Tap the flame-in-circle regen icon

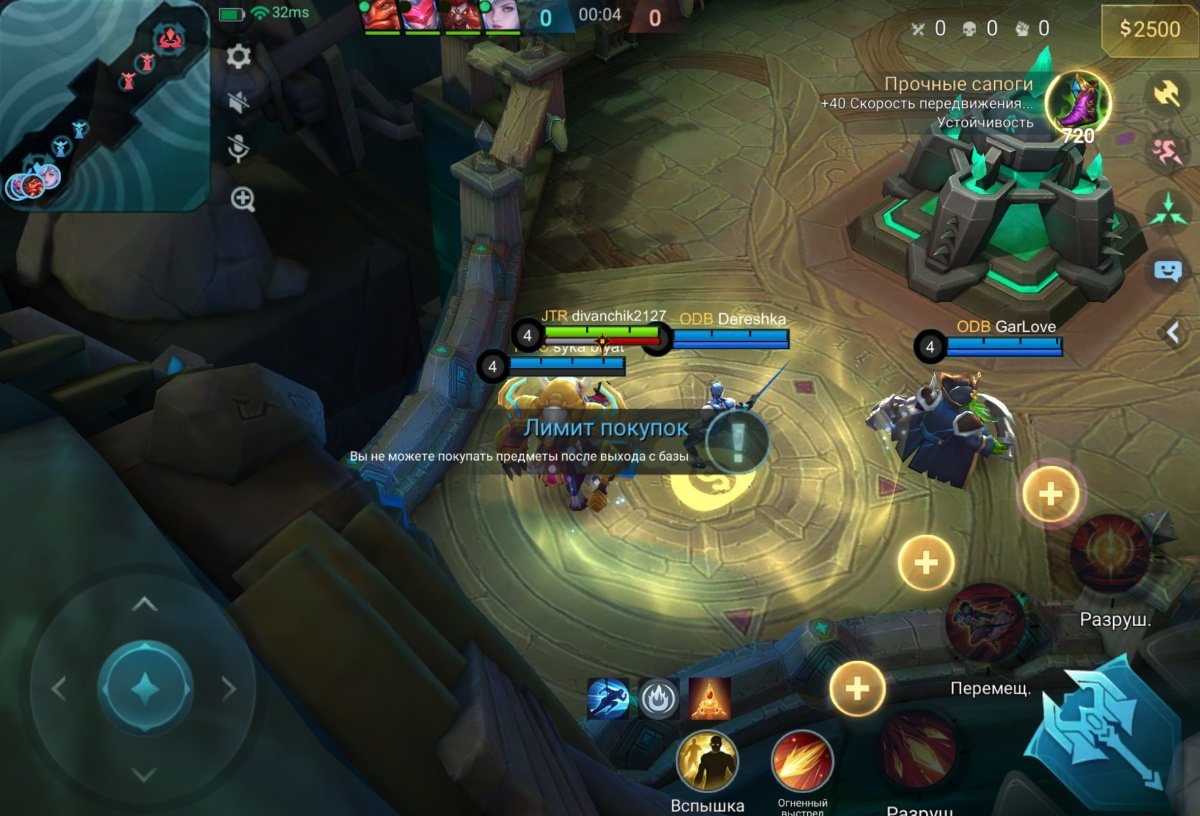point(658,699)
